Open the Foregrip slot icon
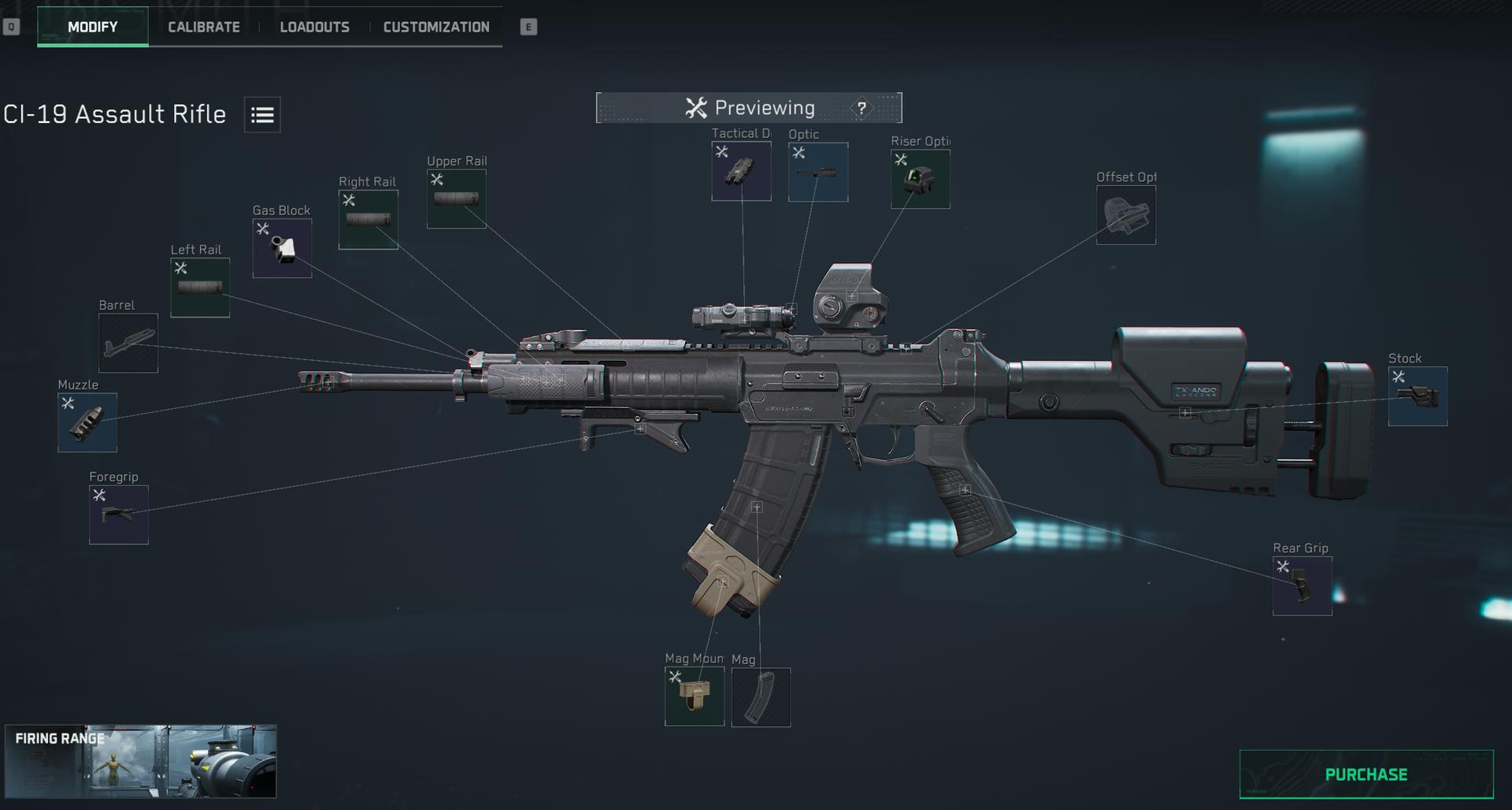 coord(118,515)
